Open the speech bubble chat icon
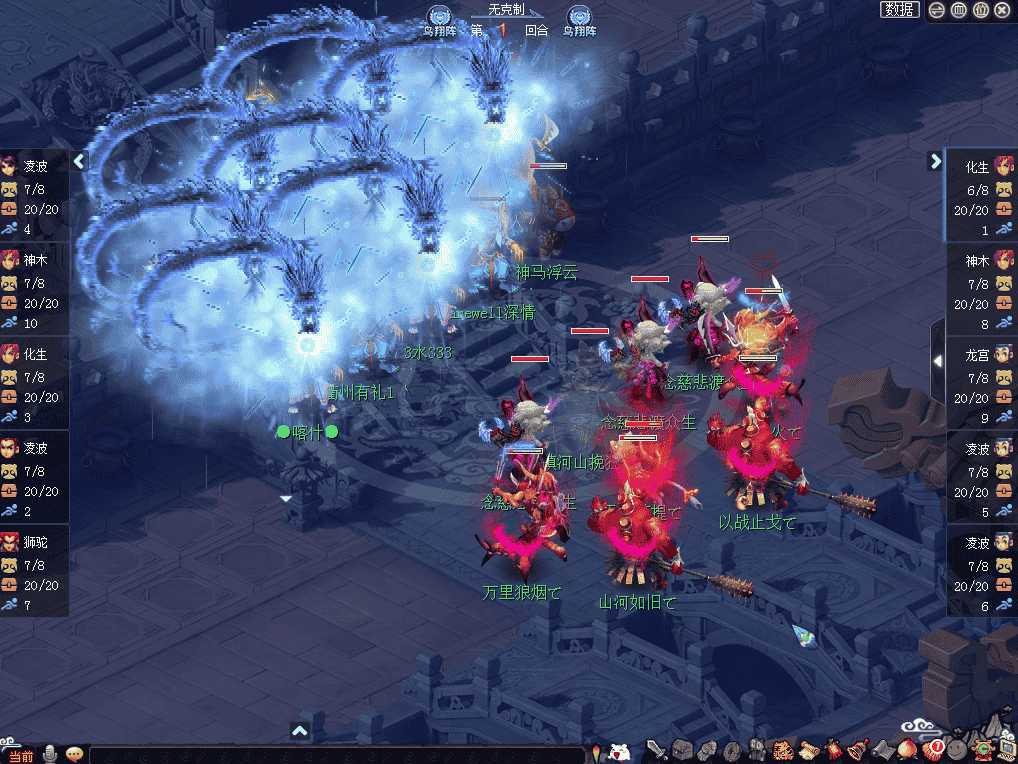 (x=74, y=754)
